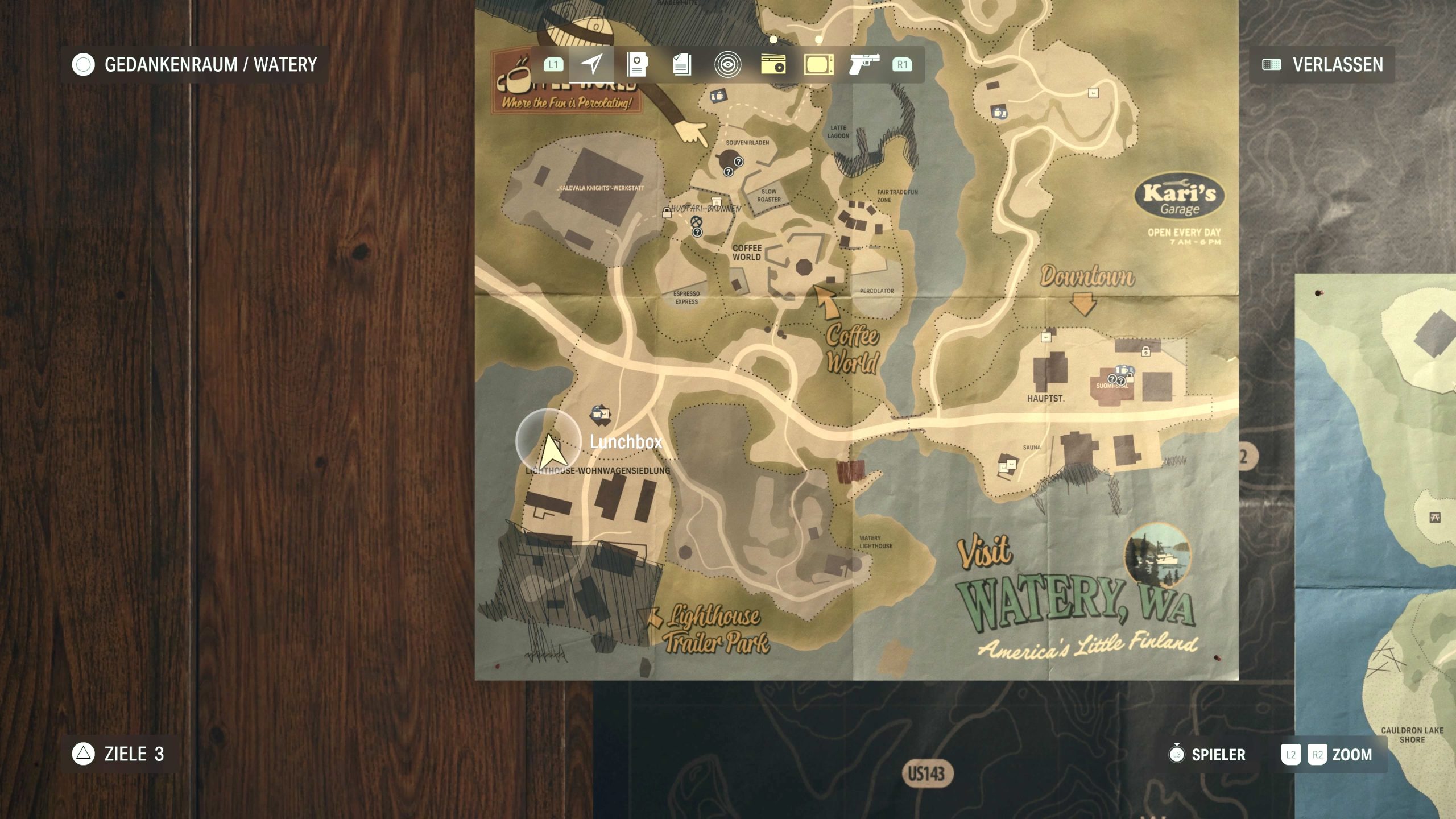Image resolution: width=1456 pixels, height=819 pixels.
Task: Select the map tab with arrow icon
Action: tap(591, 64)
